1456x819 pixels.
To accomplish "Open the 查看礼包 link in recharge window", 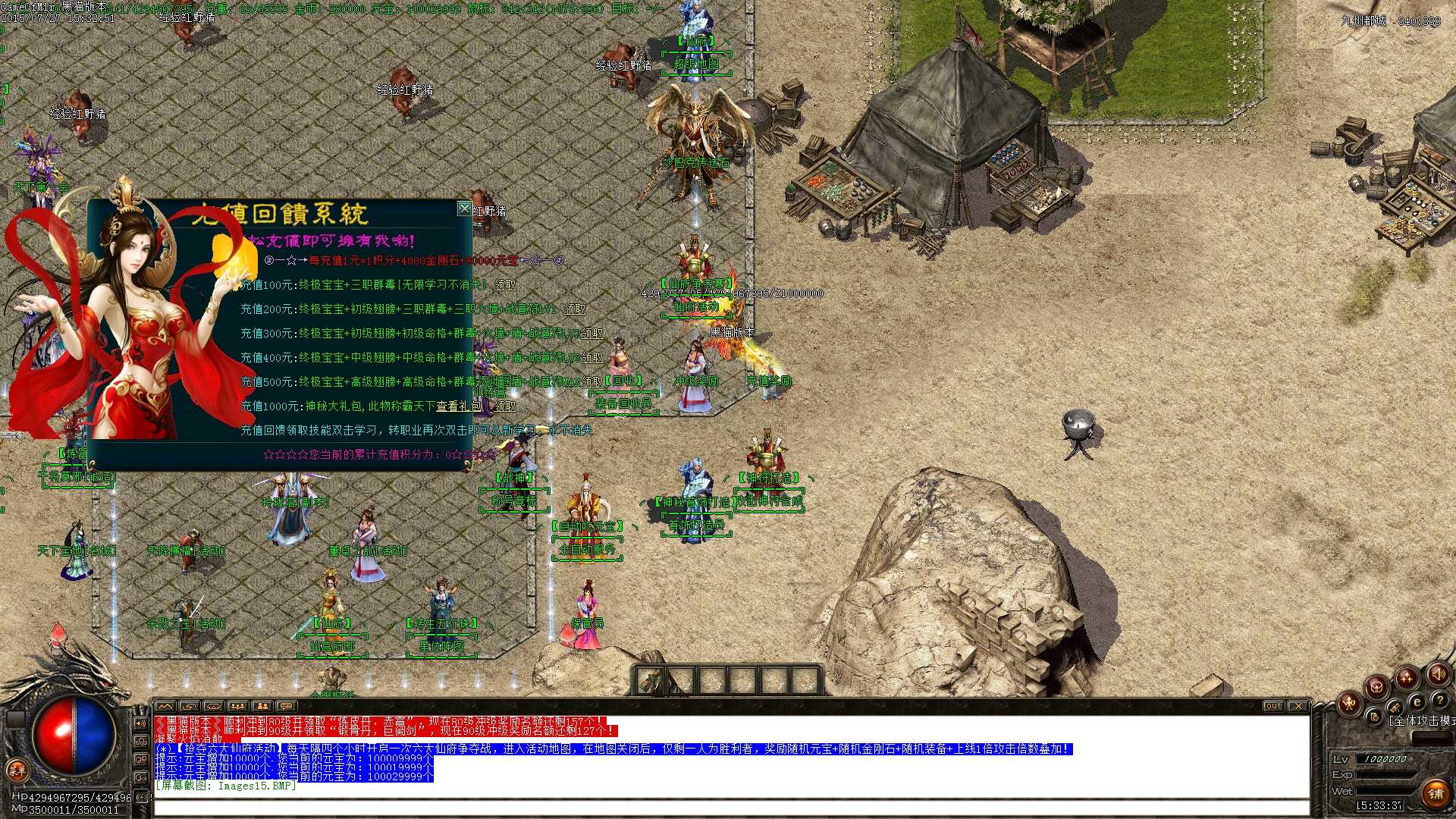I will 458,406.
